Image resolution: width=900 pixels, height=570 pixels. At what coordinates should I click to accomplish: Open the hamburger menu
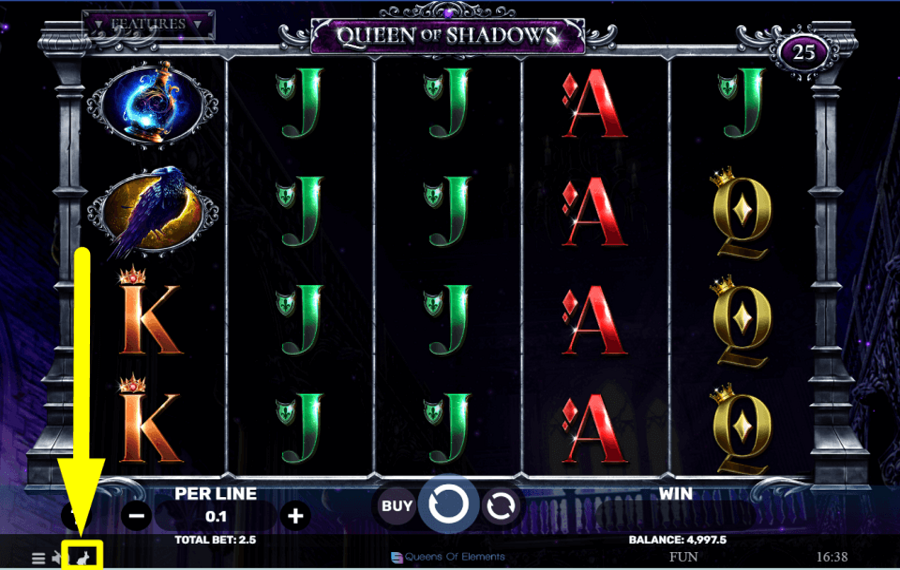coord(38,557)
